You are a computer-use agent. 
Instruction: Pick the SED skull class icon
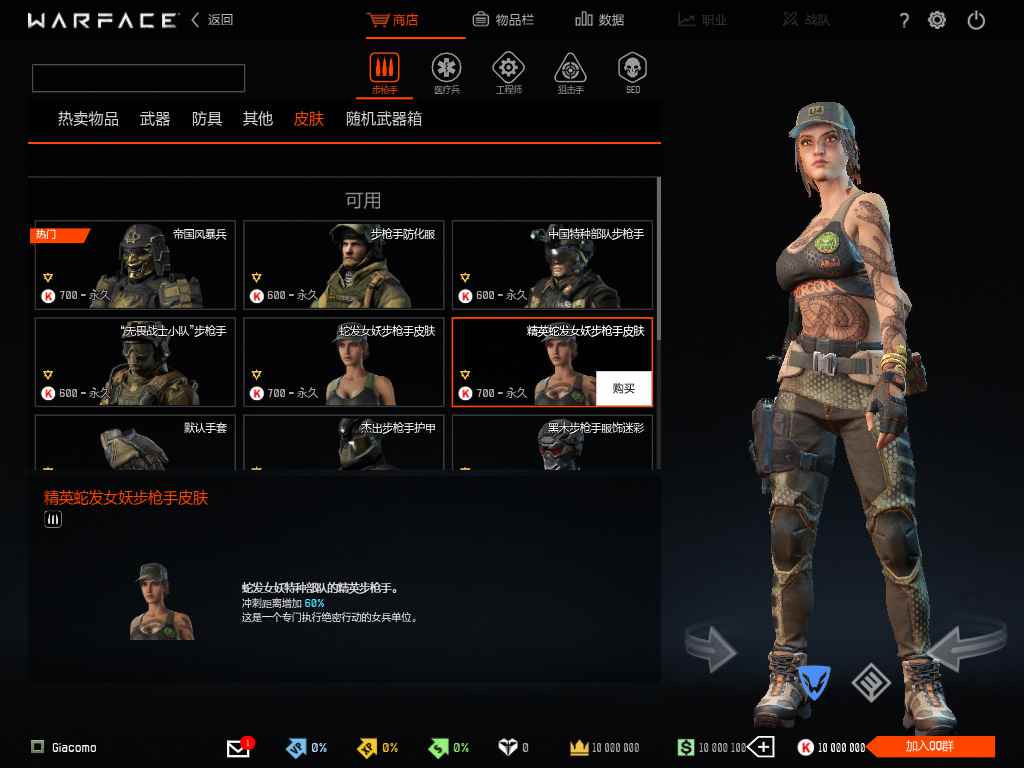point(632,70)
